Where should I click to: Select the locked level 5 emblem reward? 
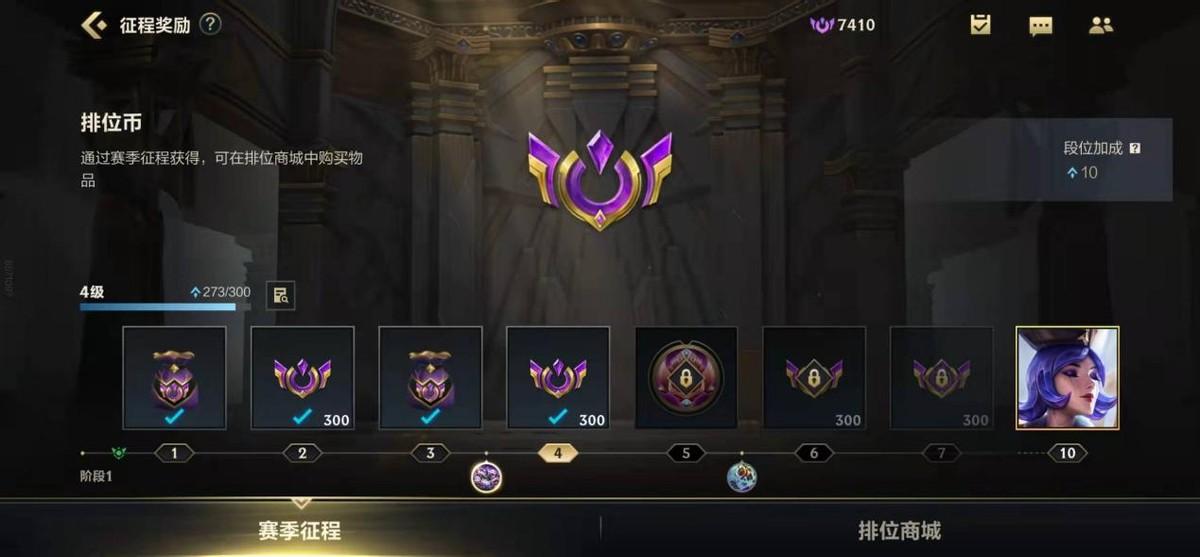coord(686,378)
